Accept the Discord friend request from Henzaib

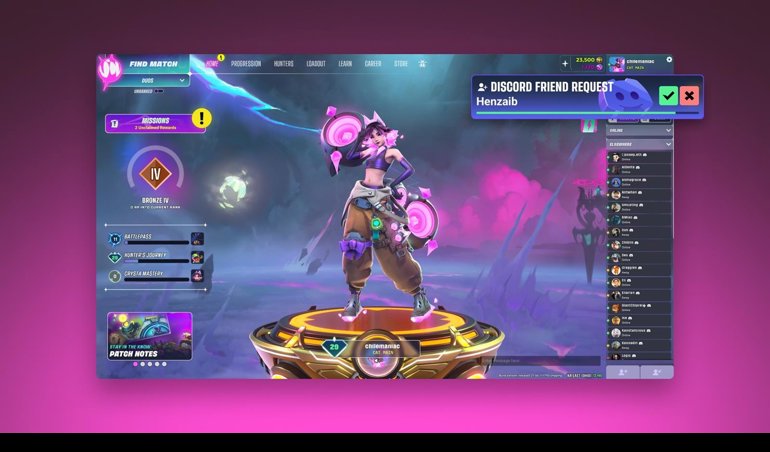point(668,95)
